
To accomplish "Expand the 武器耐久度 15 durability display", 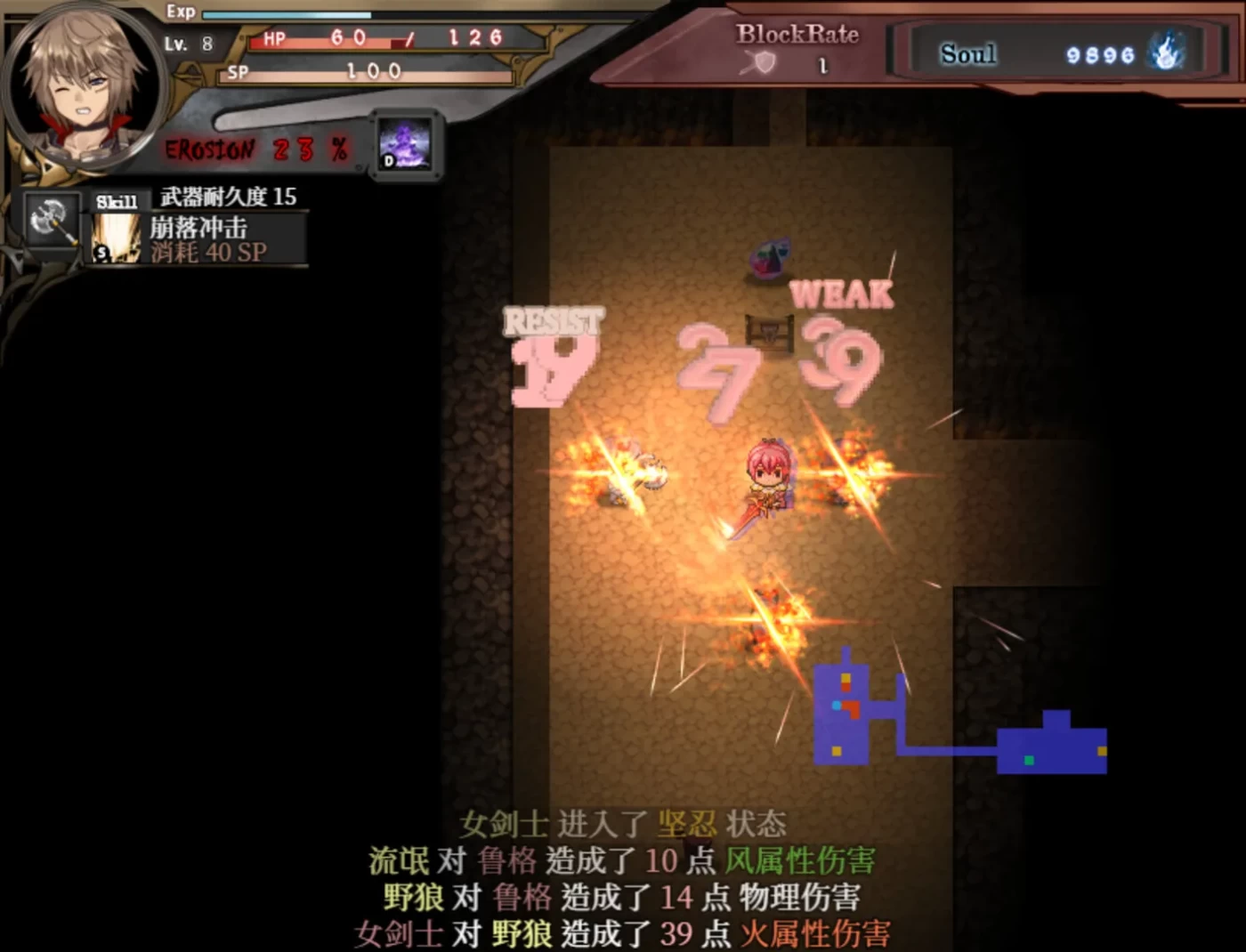I will click(x=227, y=197).
